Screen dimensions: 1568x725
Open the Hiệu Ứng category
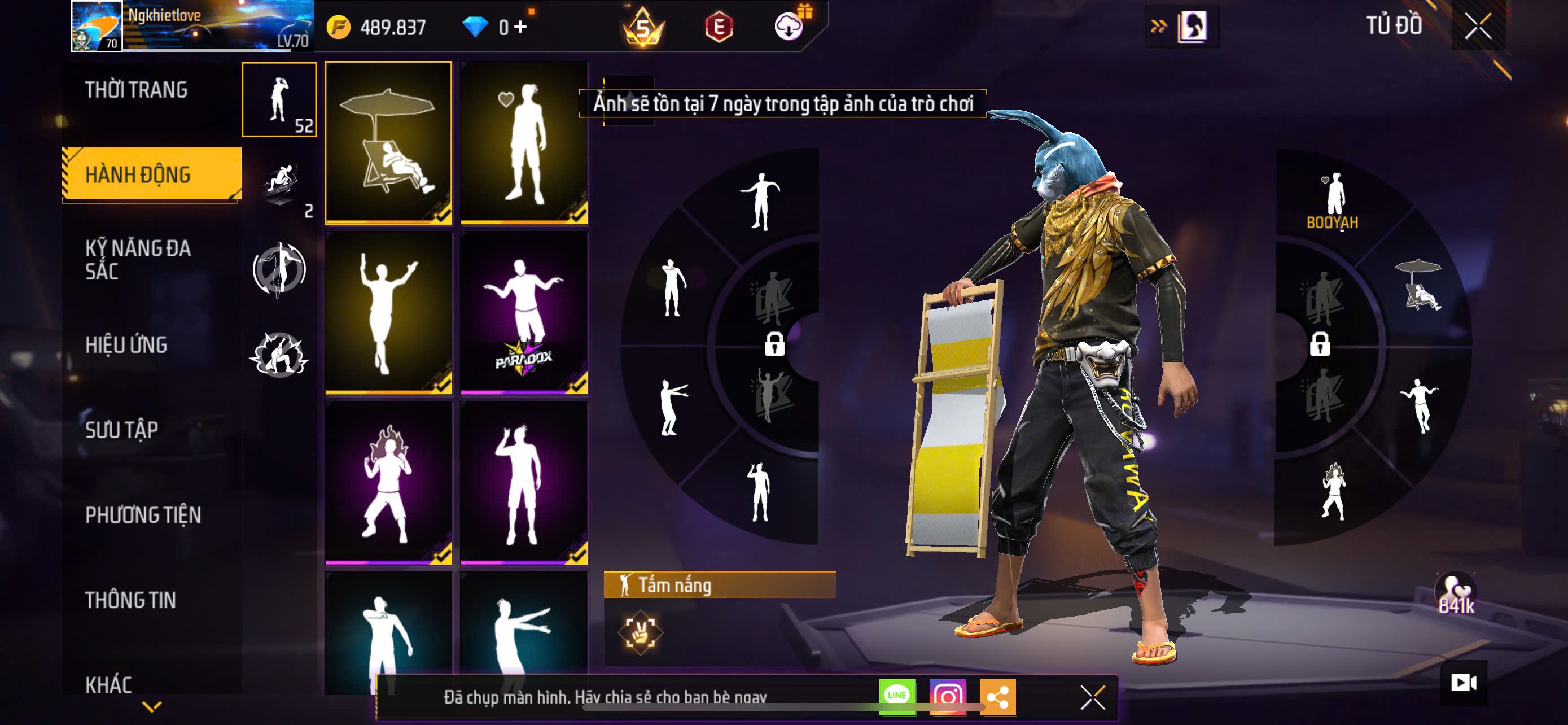pos(126,344)
